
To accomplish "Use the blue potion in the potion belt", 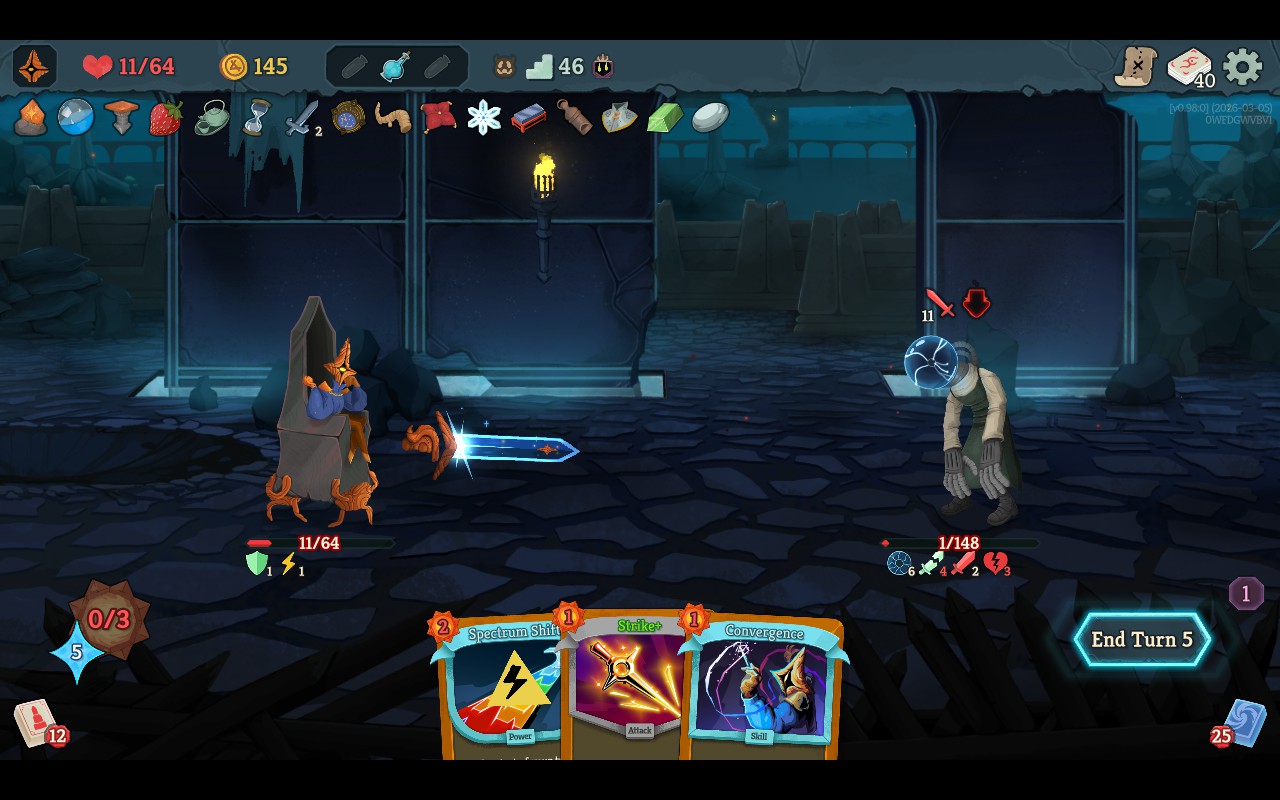I will pos(396,67).
